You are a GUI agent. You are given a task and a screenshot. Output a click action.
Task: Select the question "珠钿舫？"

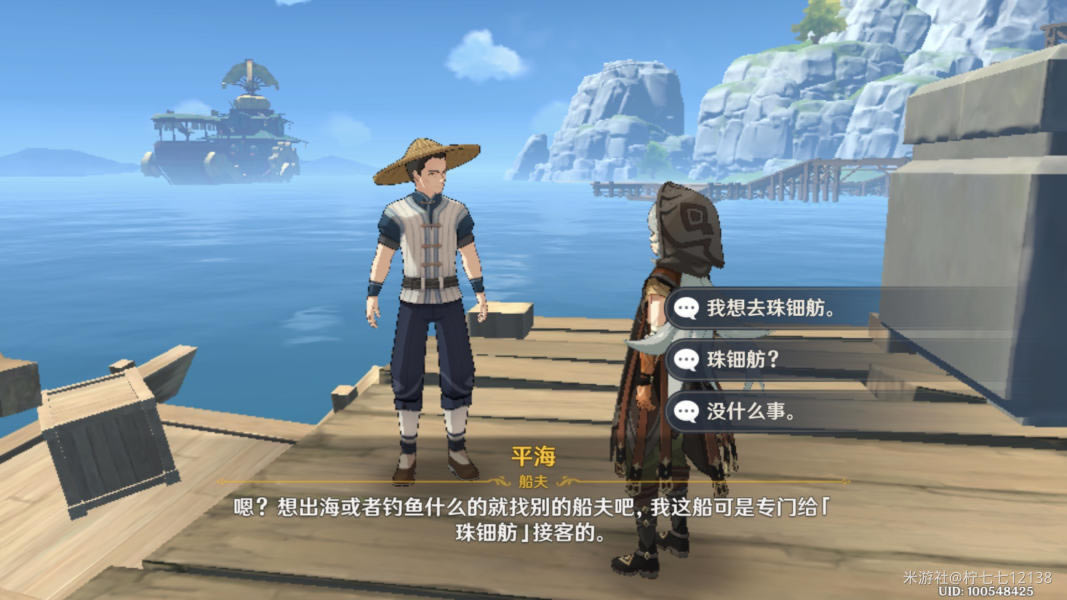coord(743,360)
